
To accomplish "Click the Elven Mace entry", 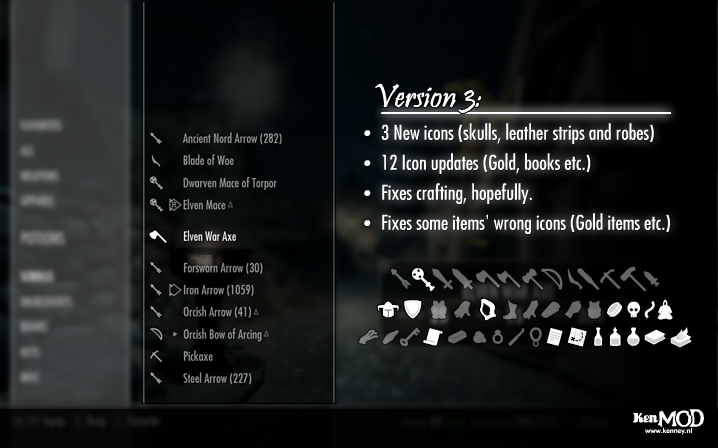I will pos(206,205).
